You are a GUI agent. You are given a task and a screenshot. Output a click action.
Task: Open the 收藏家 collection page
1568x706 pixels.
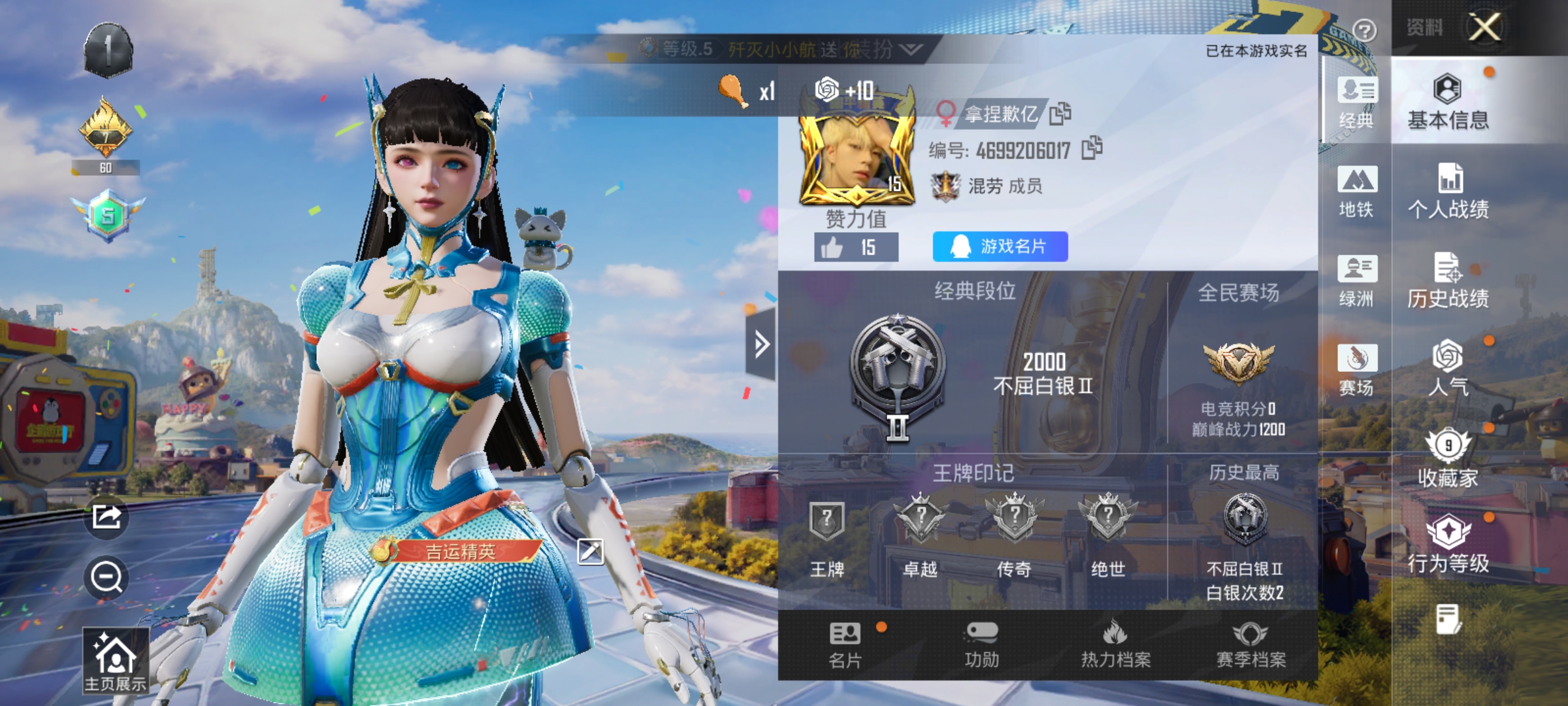point(1446,458)
